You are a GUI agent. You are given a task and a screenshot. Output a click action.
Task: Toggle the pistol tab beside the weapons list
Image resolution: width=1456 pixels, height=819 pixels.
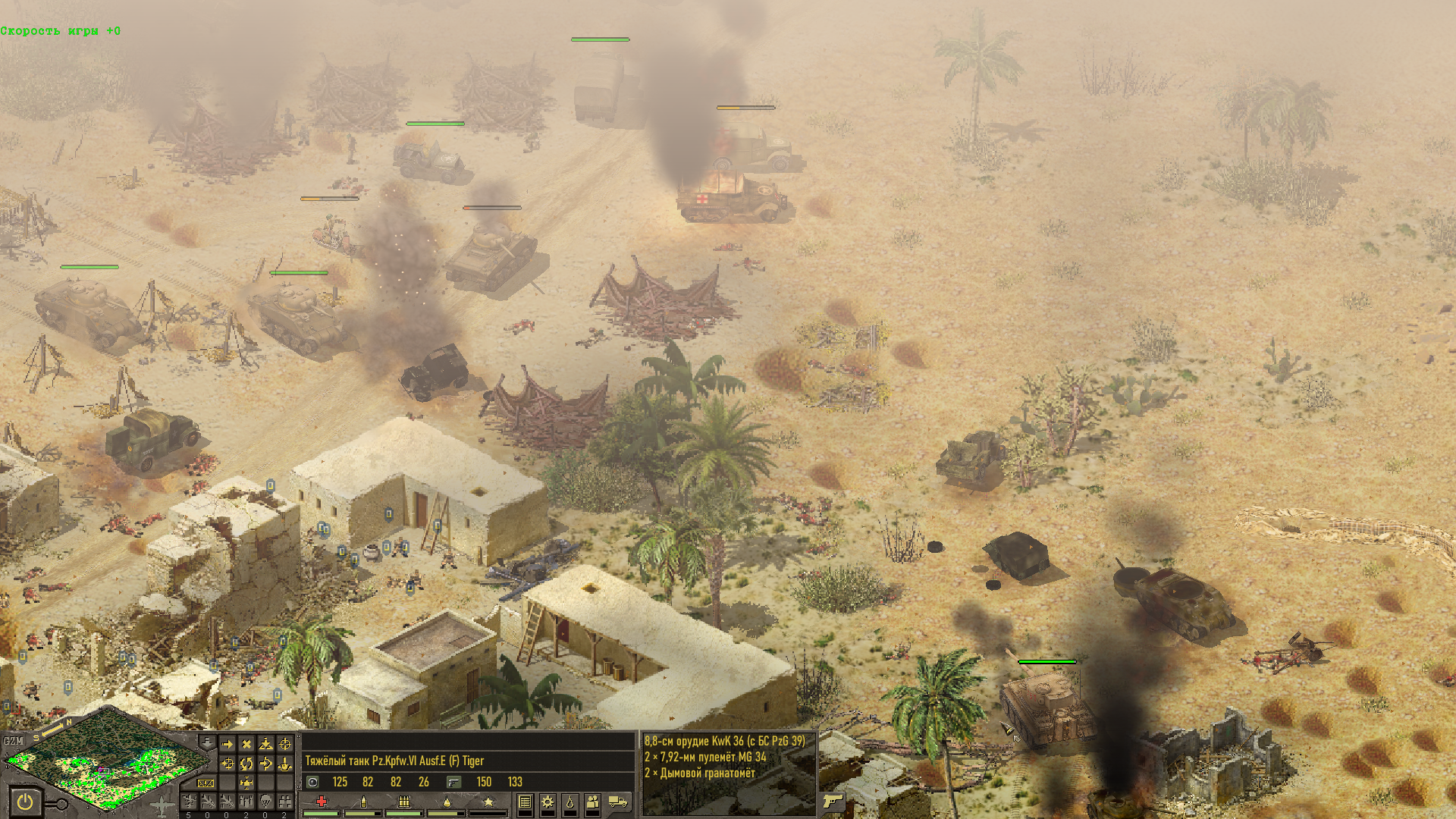[833, 801]
